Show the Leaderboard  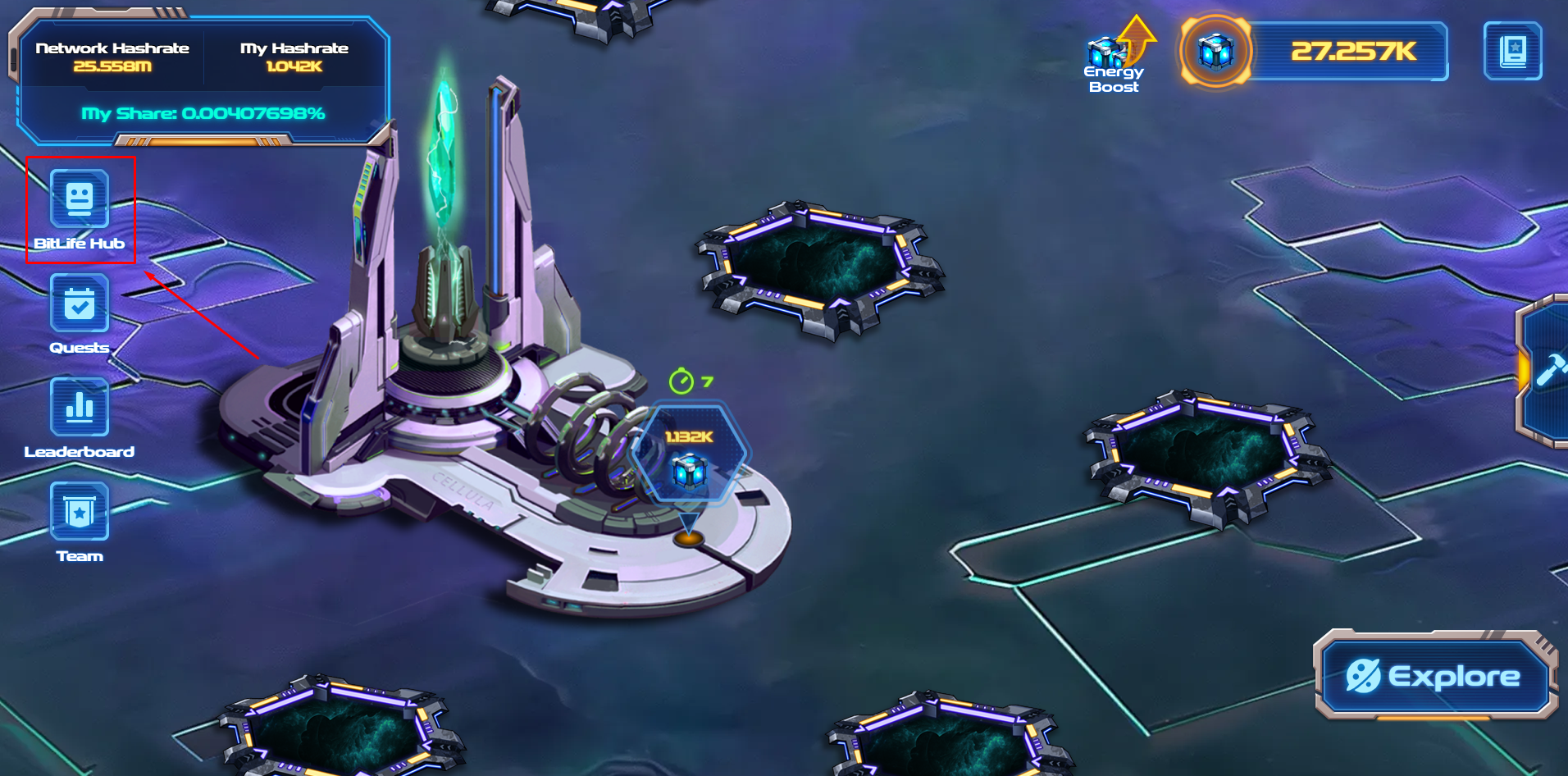click(x=80, y=407)
